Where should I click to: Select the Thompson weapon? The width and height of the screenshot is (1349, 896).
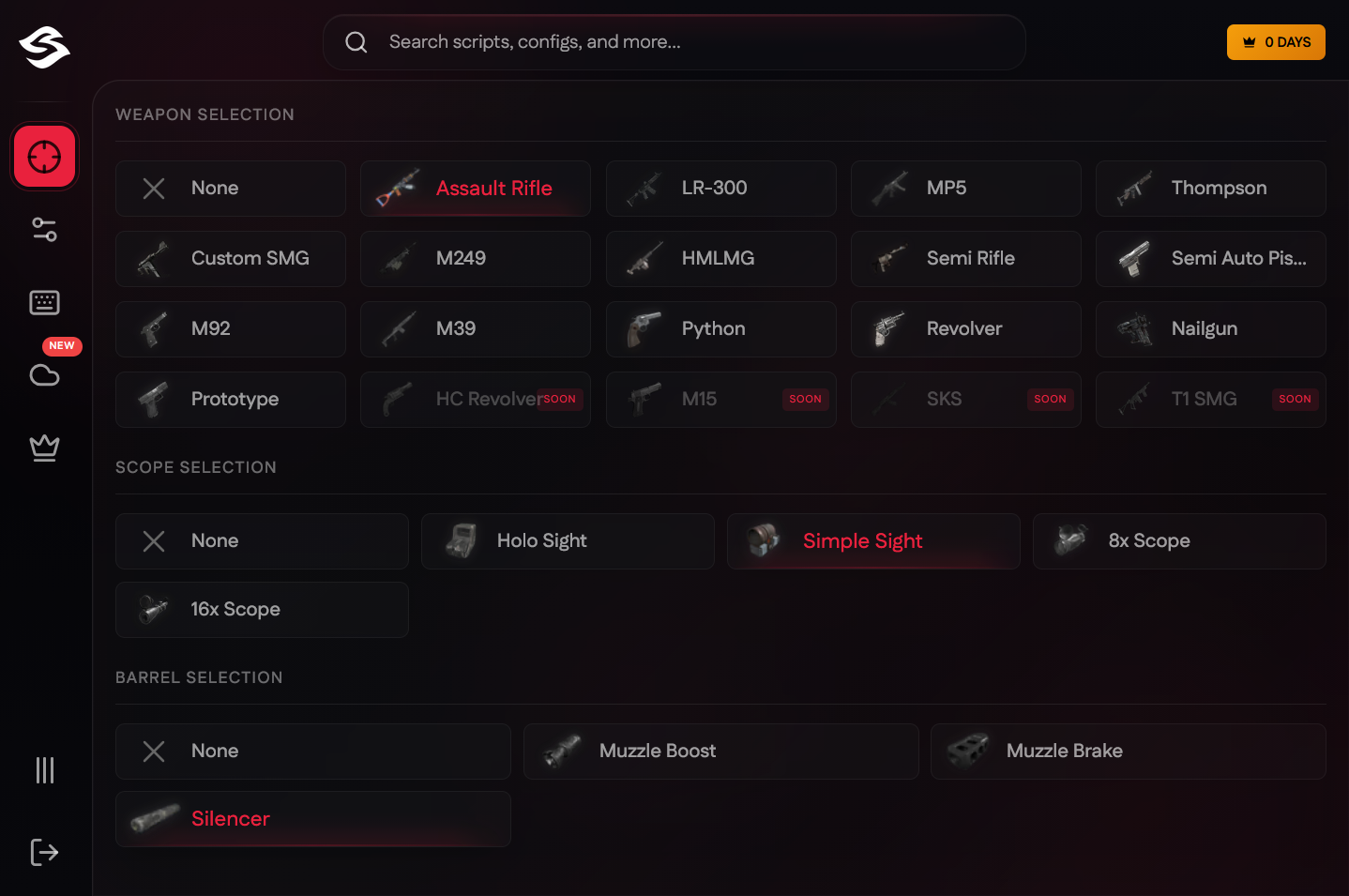1210,188
